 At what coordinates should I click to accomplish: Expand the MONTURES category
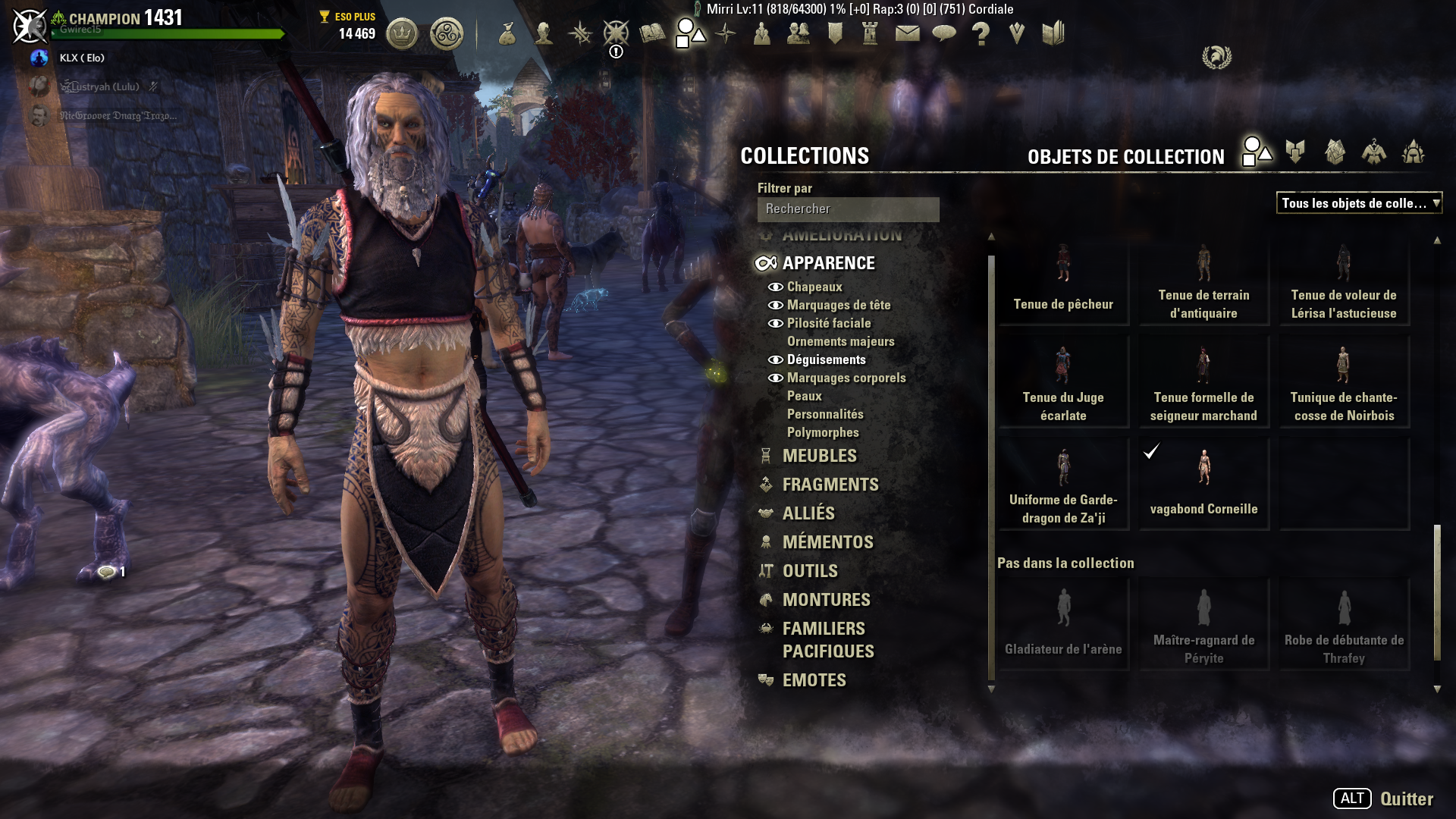[826, 600]
